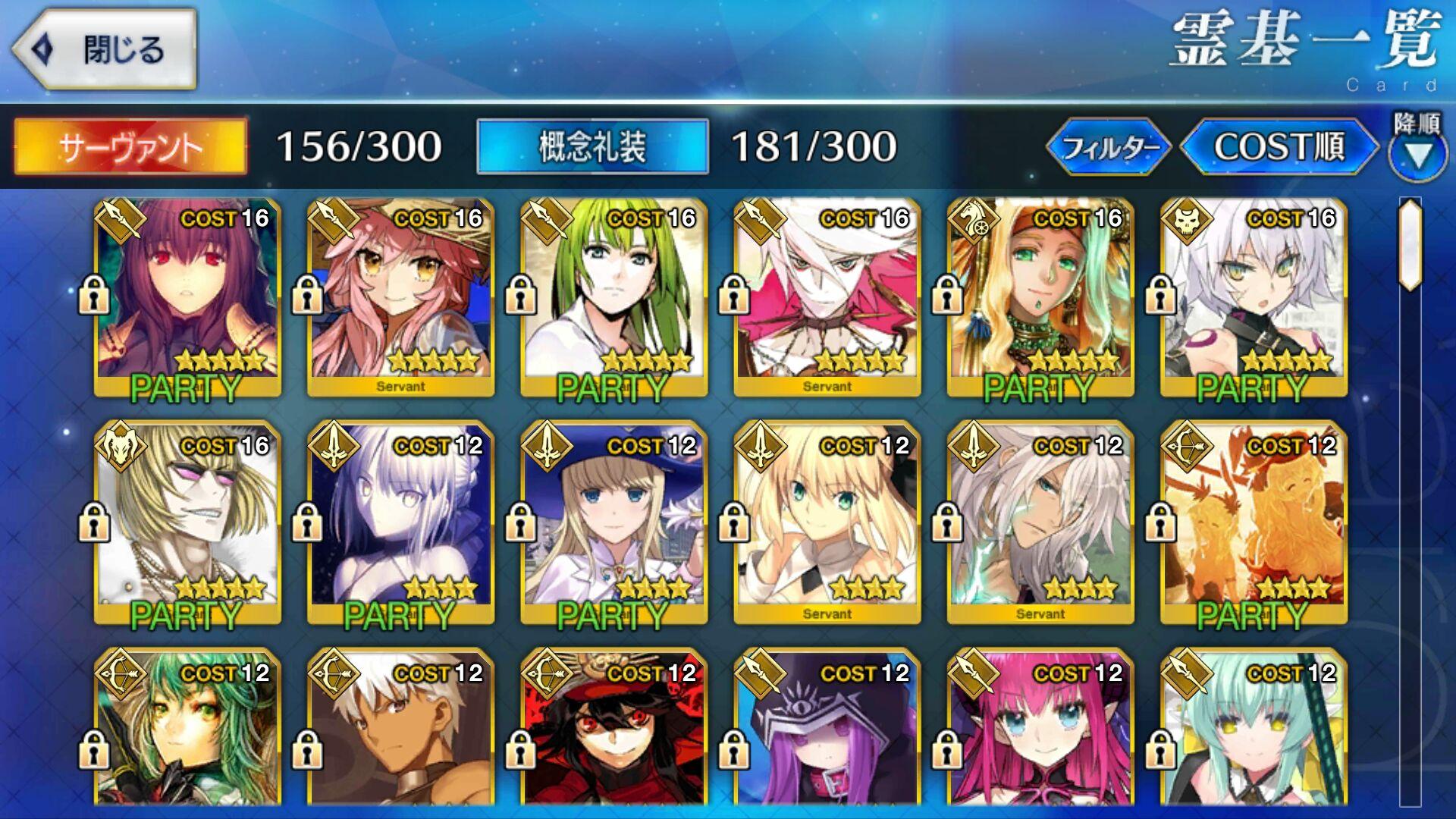Select the white-haired lancer in pink cloak

[x=827, y=297]
